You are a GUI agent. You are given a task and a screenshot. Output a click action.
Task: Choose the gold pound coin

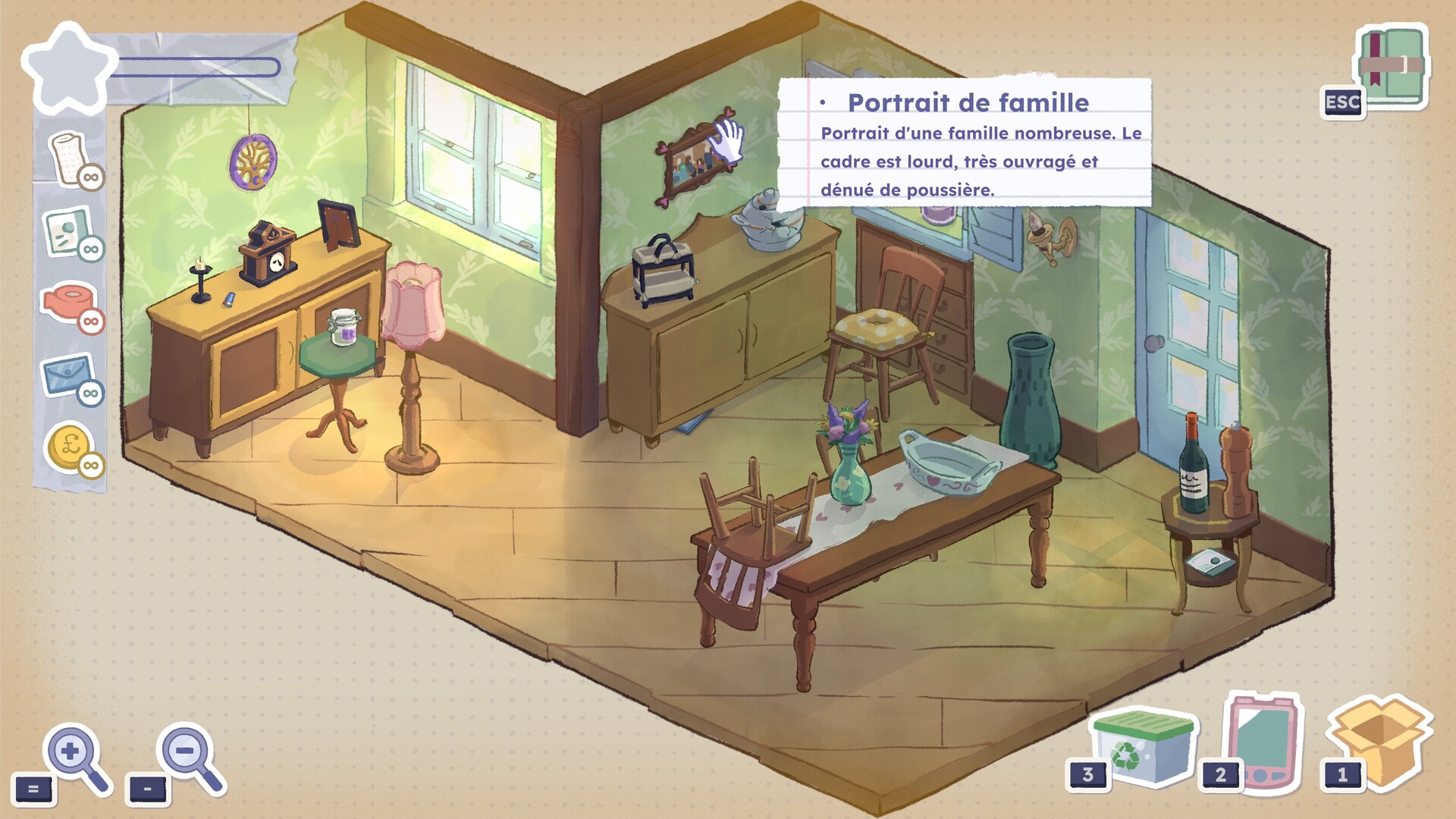(70, 445)
